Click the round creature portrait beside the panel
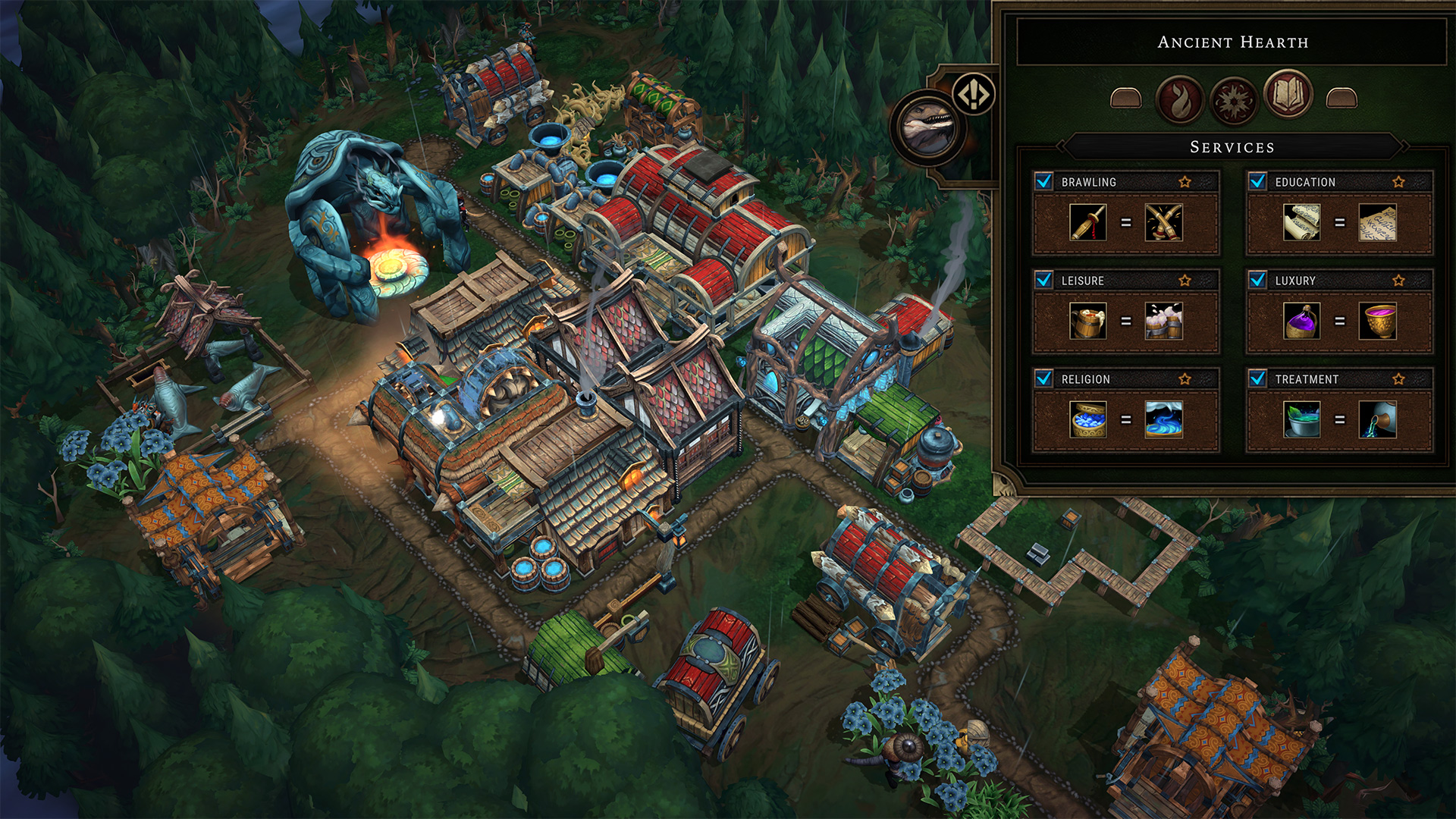 (928, 128)
